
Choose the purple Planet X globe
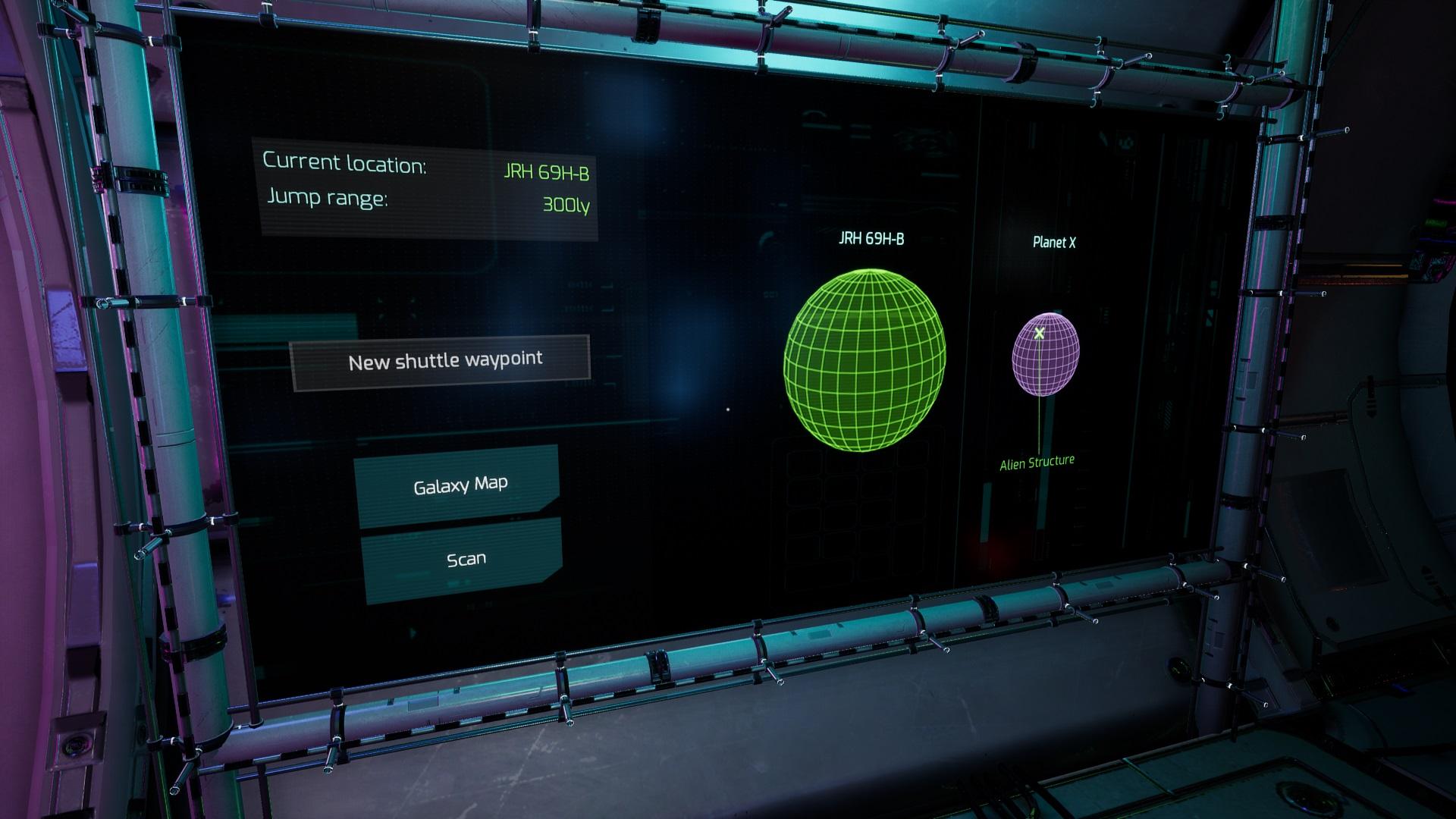[1046, 355]
